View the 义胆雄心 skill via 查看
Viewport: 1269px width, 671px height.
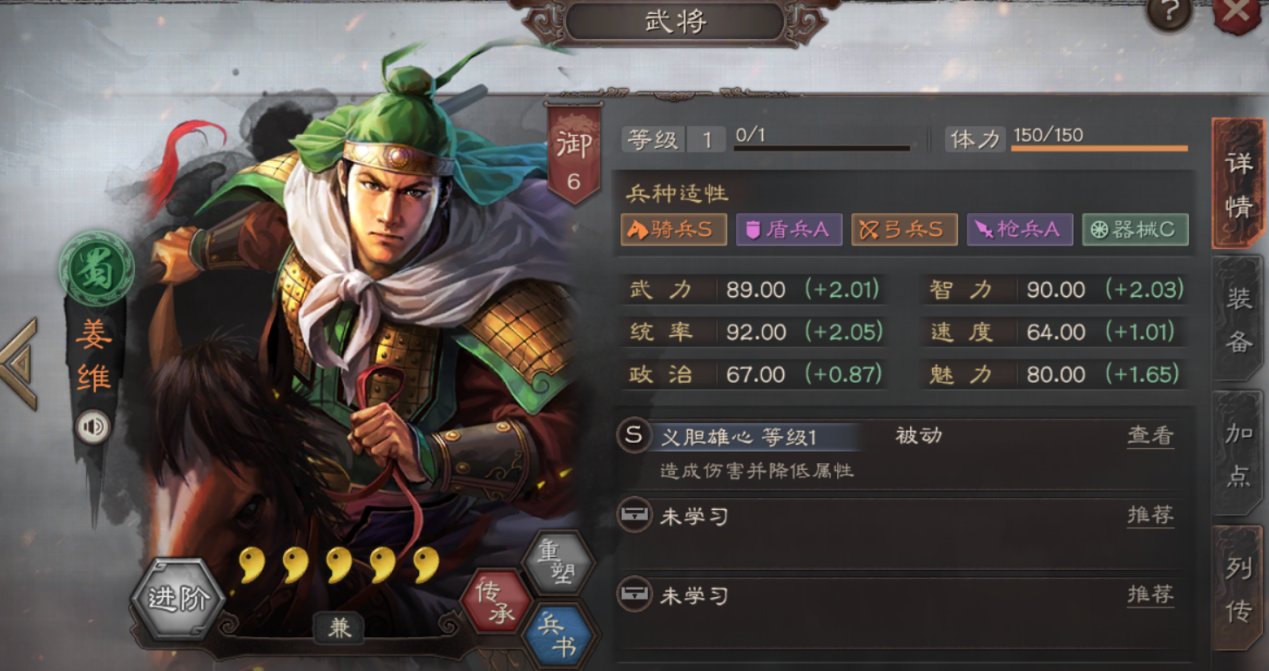1150,436
